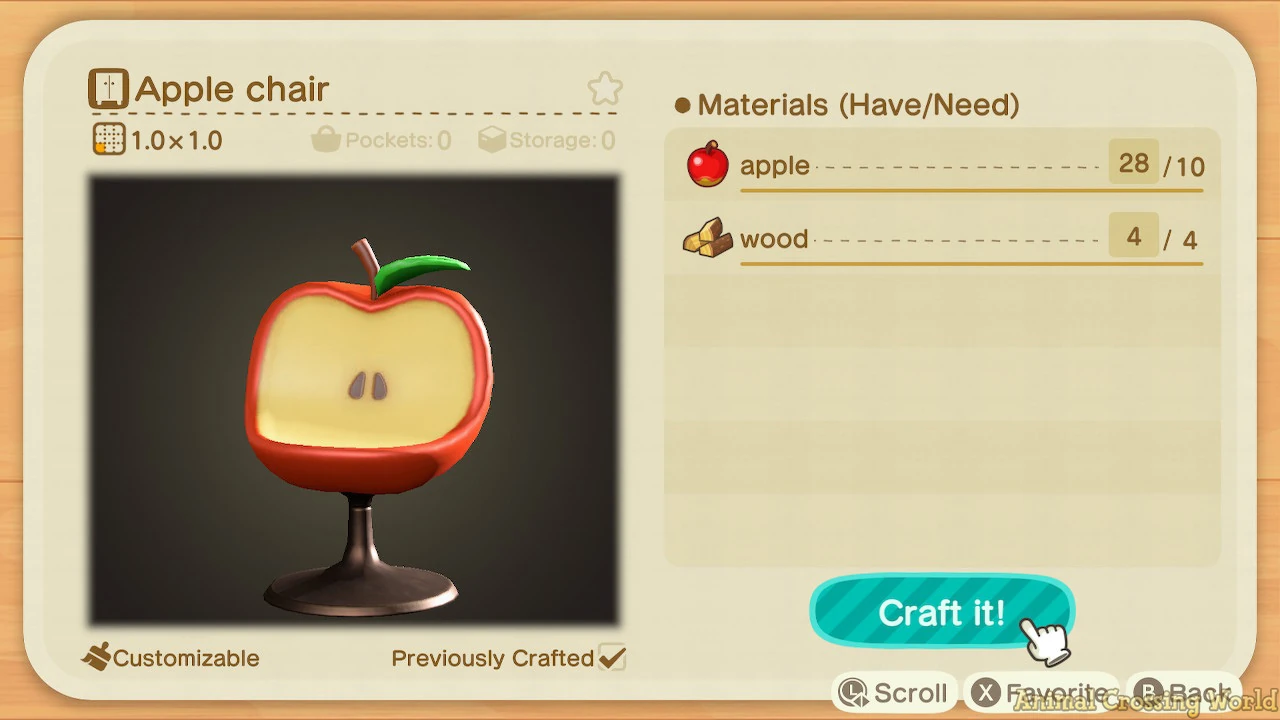This screenshot has height=720, width=1280.
Task: Toggle the favorite star for Apple chair
Action: point(604,88)
